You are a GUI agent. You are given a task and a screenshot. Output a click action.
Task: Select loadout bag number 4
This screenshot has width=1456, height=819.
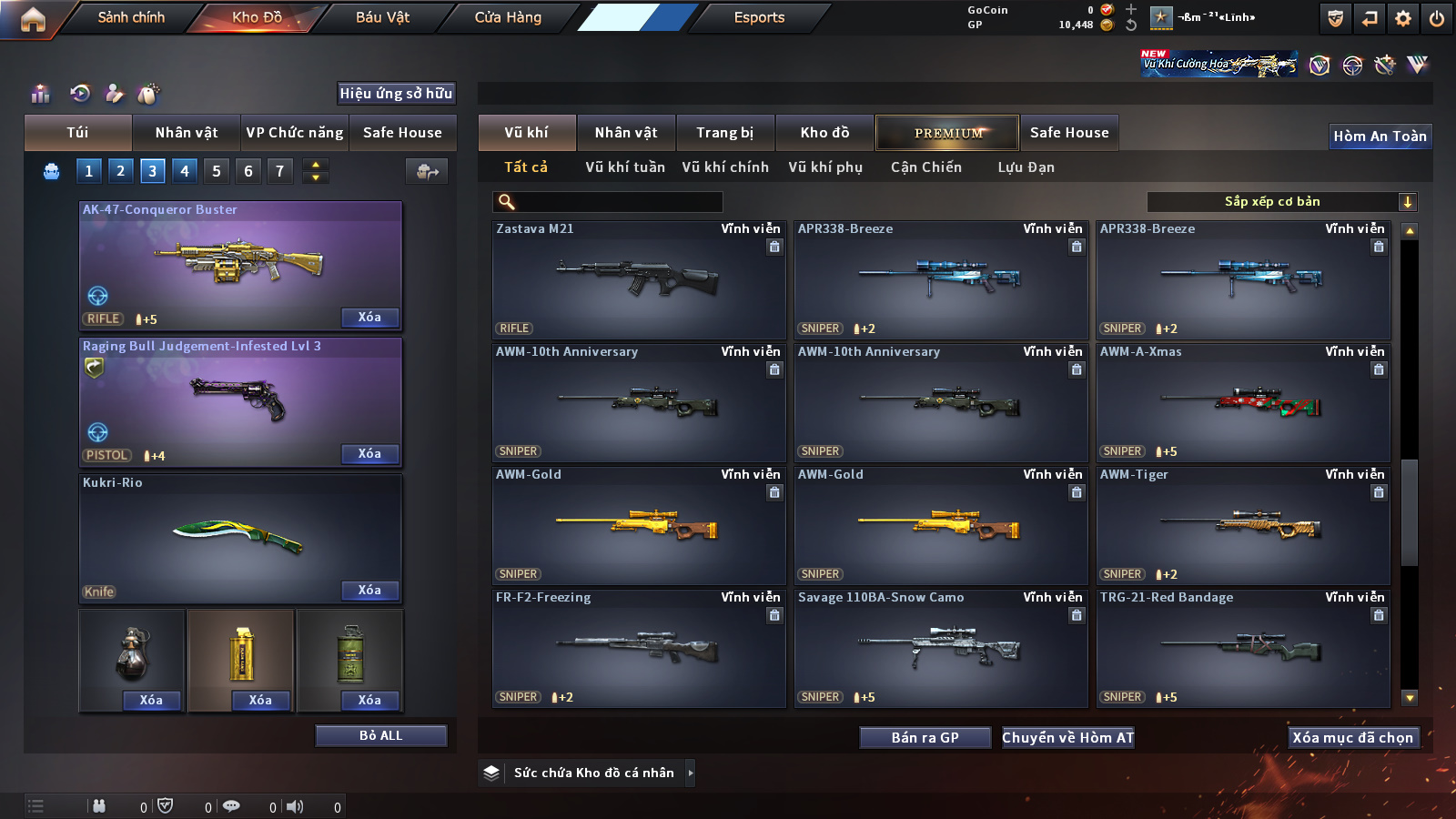(185, 170)
